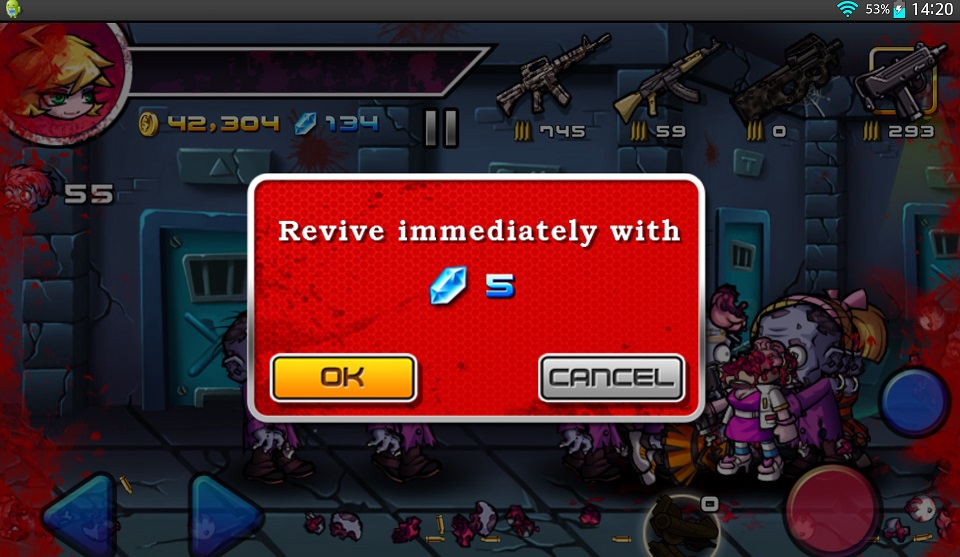
Task: Select the highlighted Uzi weapon slot
Action: click(x=899, y=82)
